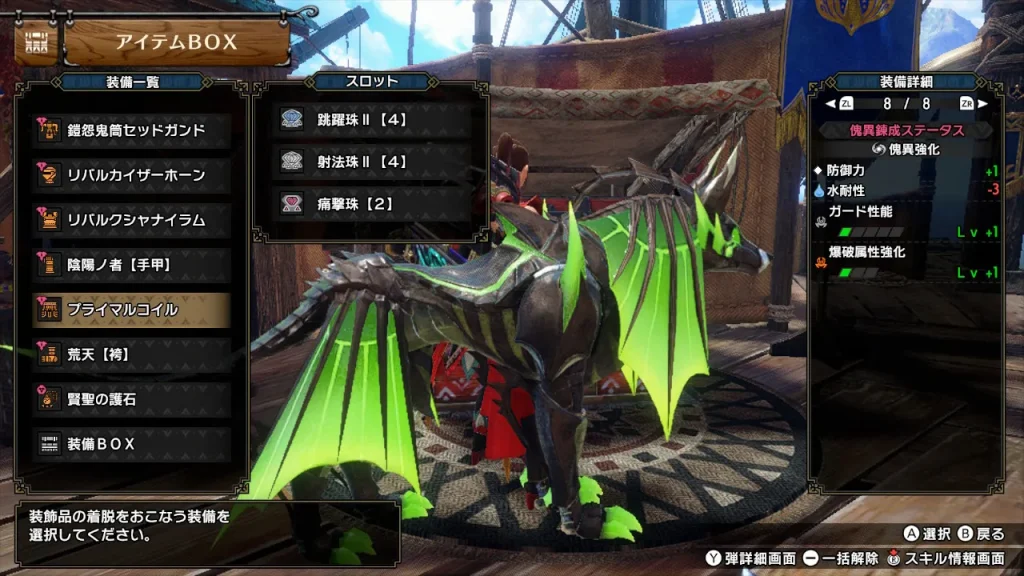Choose the 射法珠Ⅱ【4】 decoration slot

[372, 162]
